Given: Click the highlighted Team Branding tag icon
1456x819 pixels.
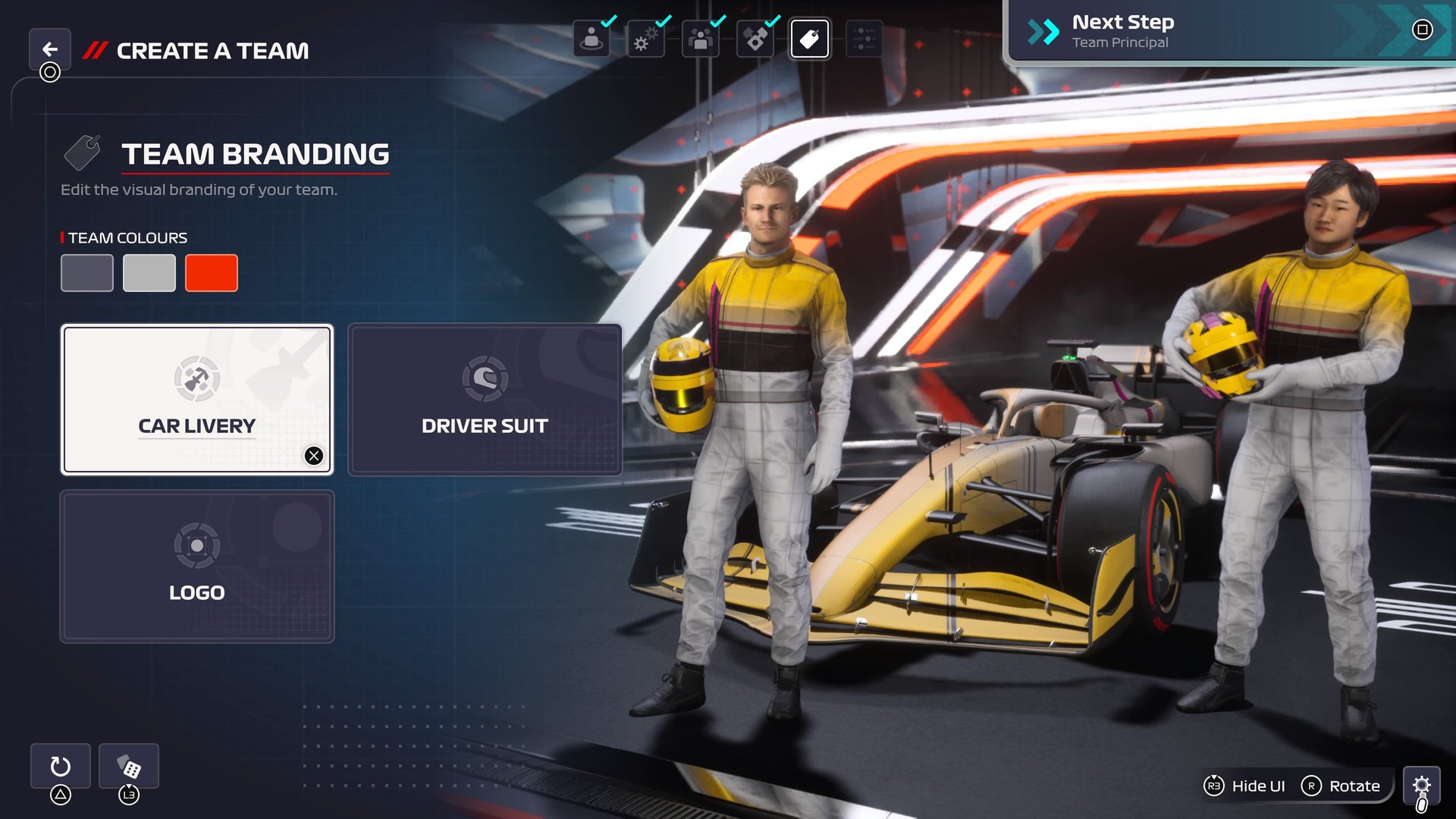Looking at the screenshot, I should click(809, 40).
